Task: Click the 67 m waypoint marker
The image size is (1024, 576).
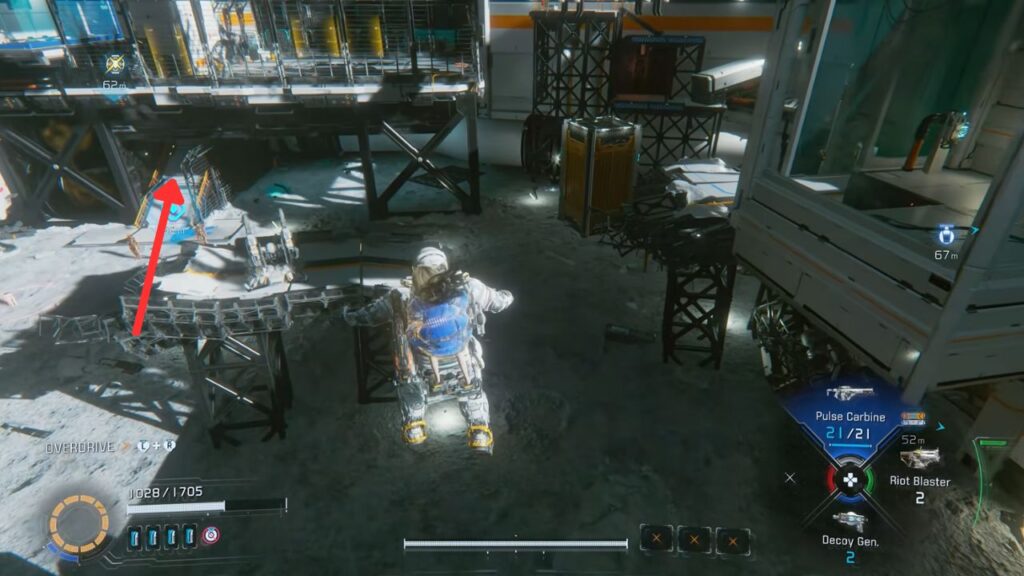Action: 946,236
